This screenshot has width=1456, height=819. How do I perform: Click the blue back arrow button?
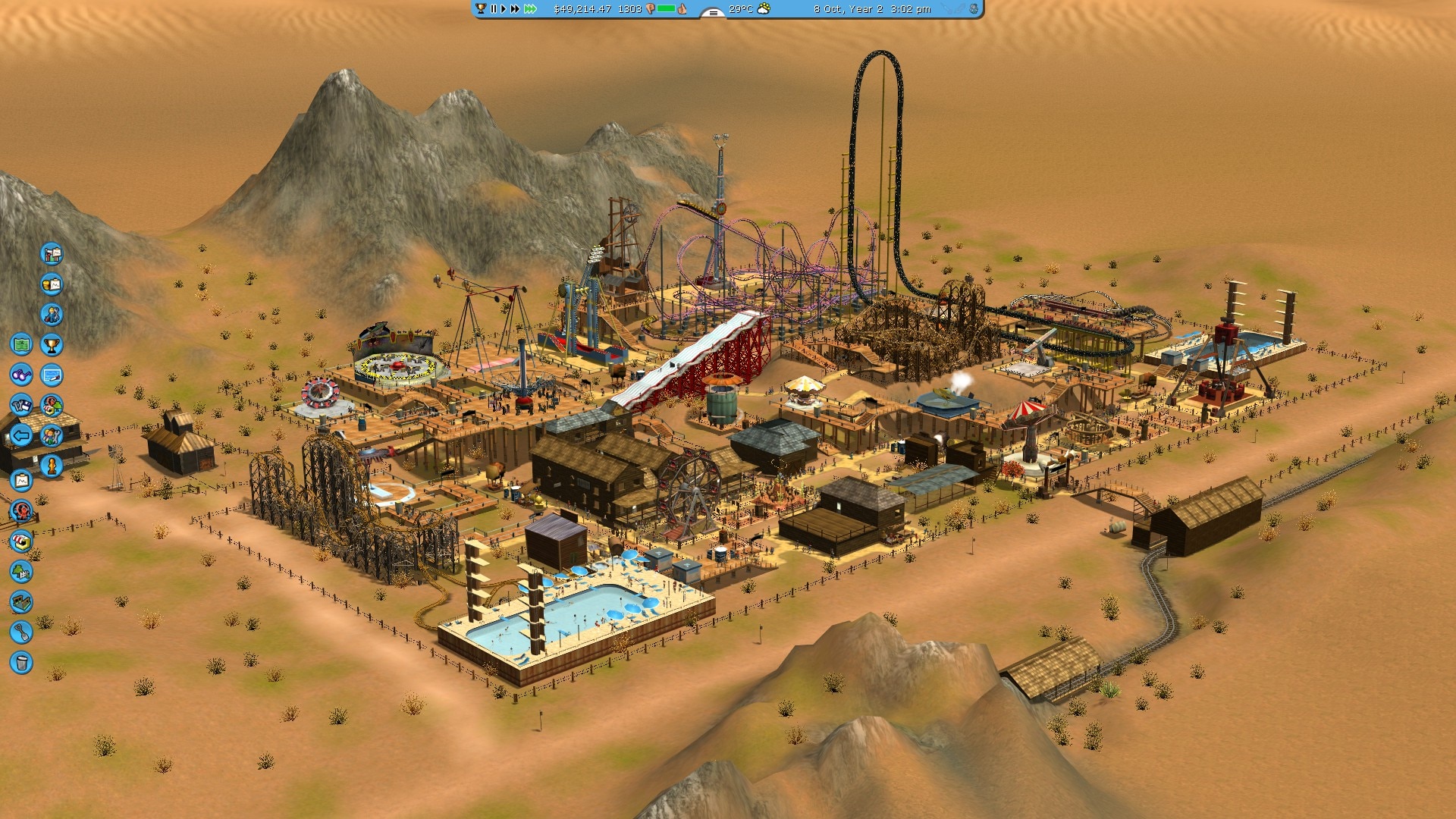click(21, 435)
